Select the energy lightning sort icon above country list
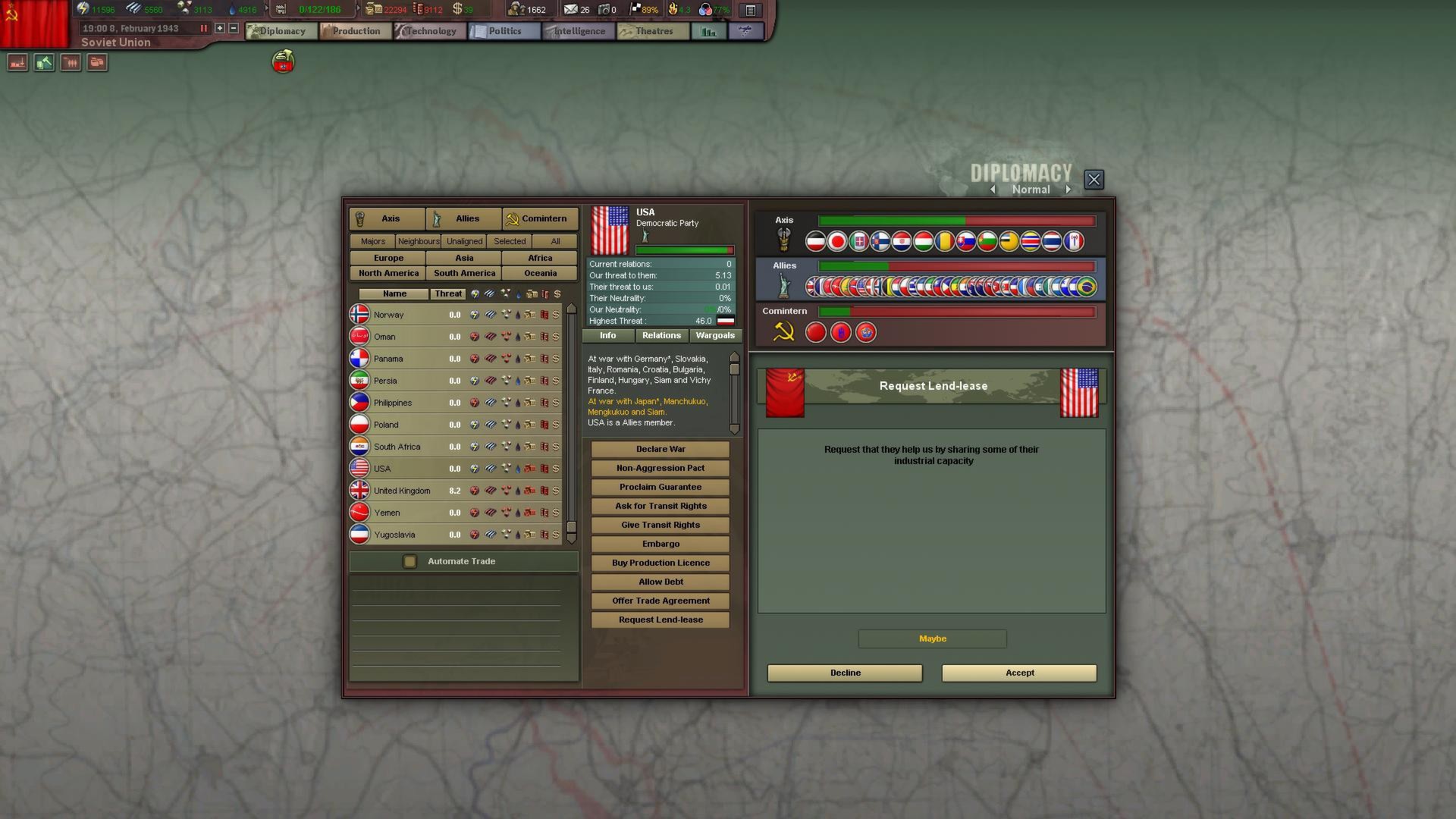 (475, 293)
